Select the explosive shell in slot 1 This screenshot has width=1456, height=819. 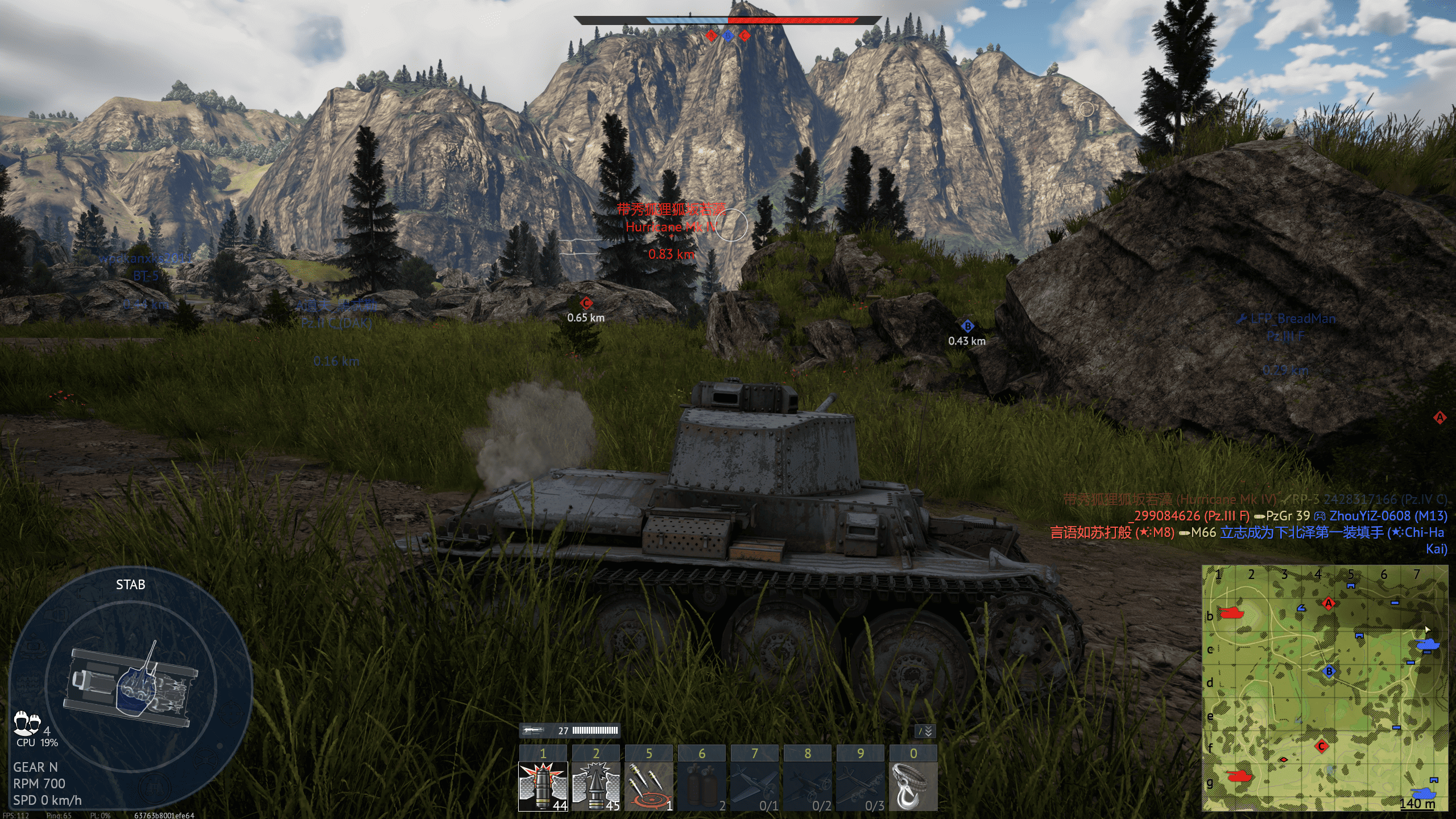543,786
